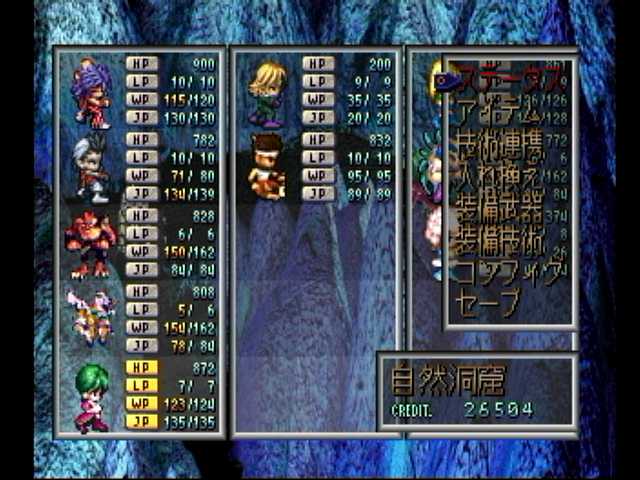
Task: Select the green-haired character with 872 HP
Action: coord(91,396)
